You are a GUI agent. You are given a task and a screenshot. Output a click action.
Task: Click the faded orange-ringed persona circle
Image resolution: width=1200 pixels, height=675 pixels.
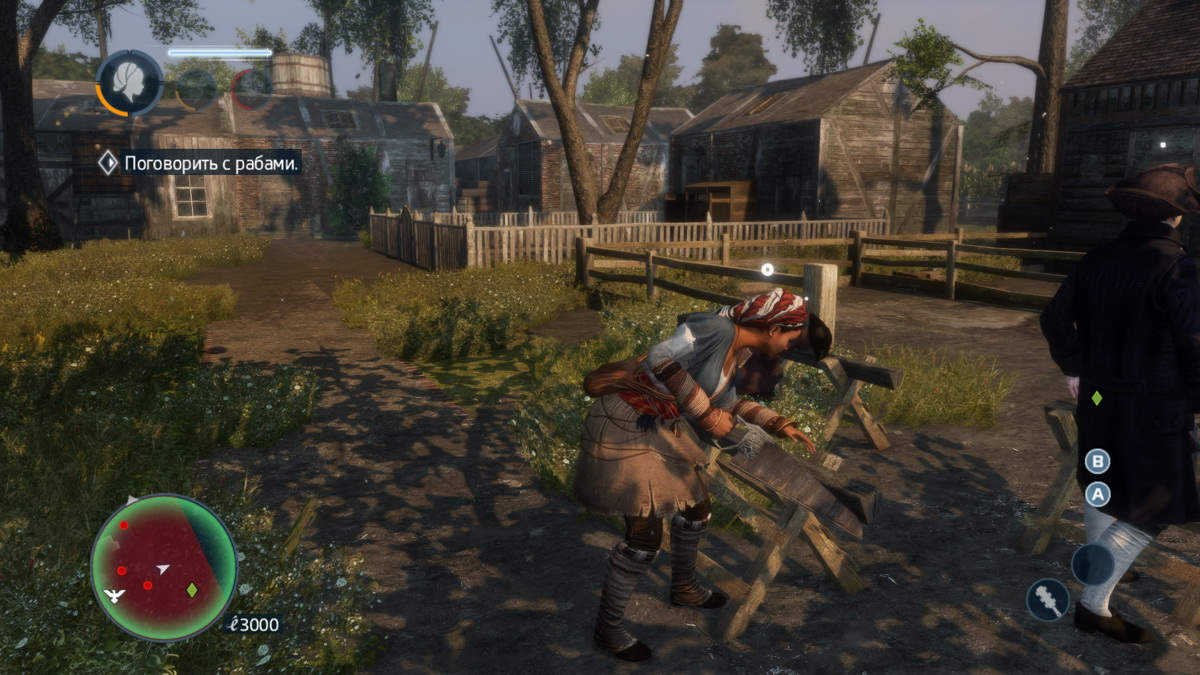click(197, 89)
